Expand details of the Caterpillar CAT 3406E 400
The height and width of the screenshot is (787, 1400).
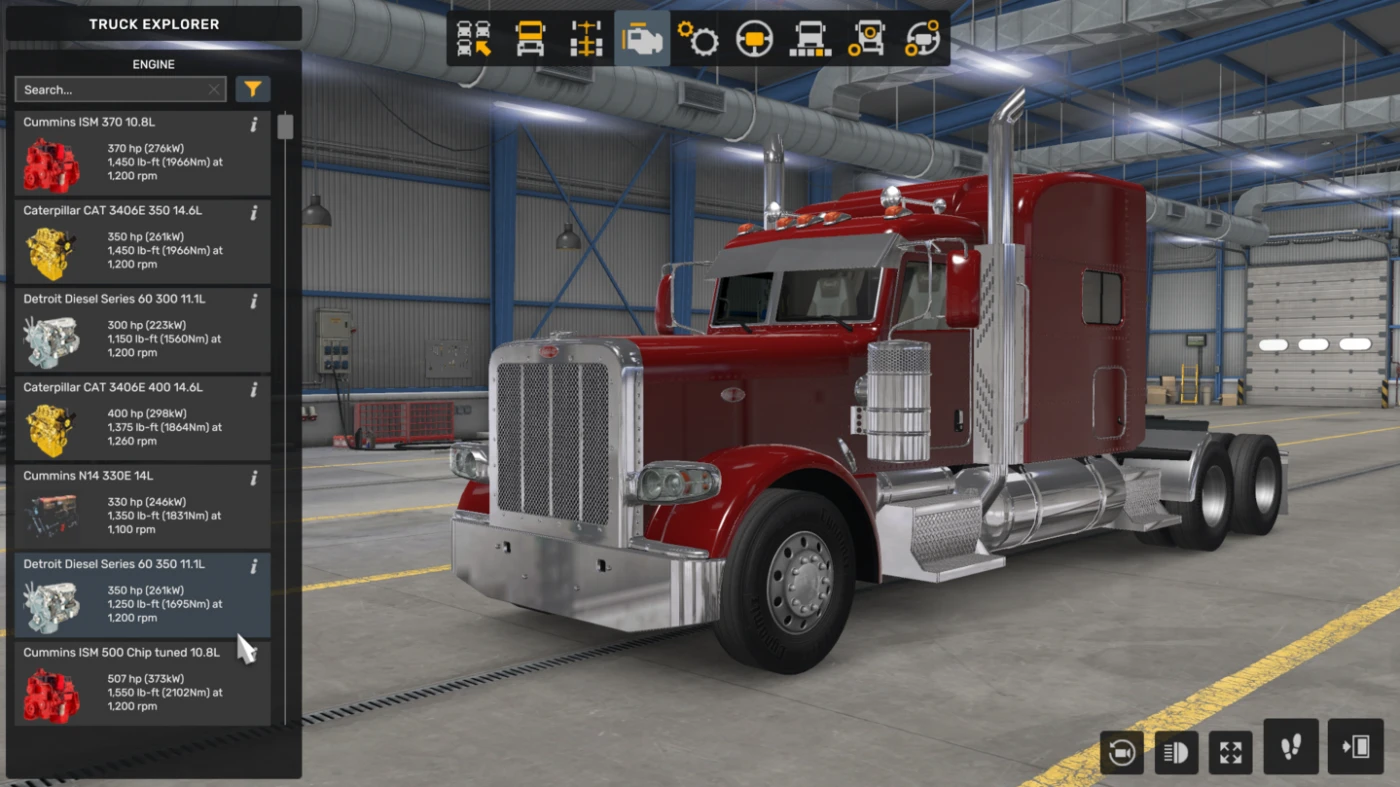coord(253,390)
